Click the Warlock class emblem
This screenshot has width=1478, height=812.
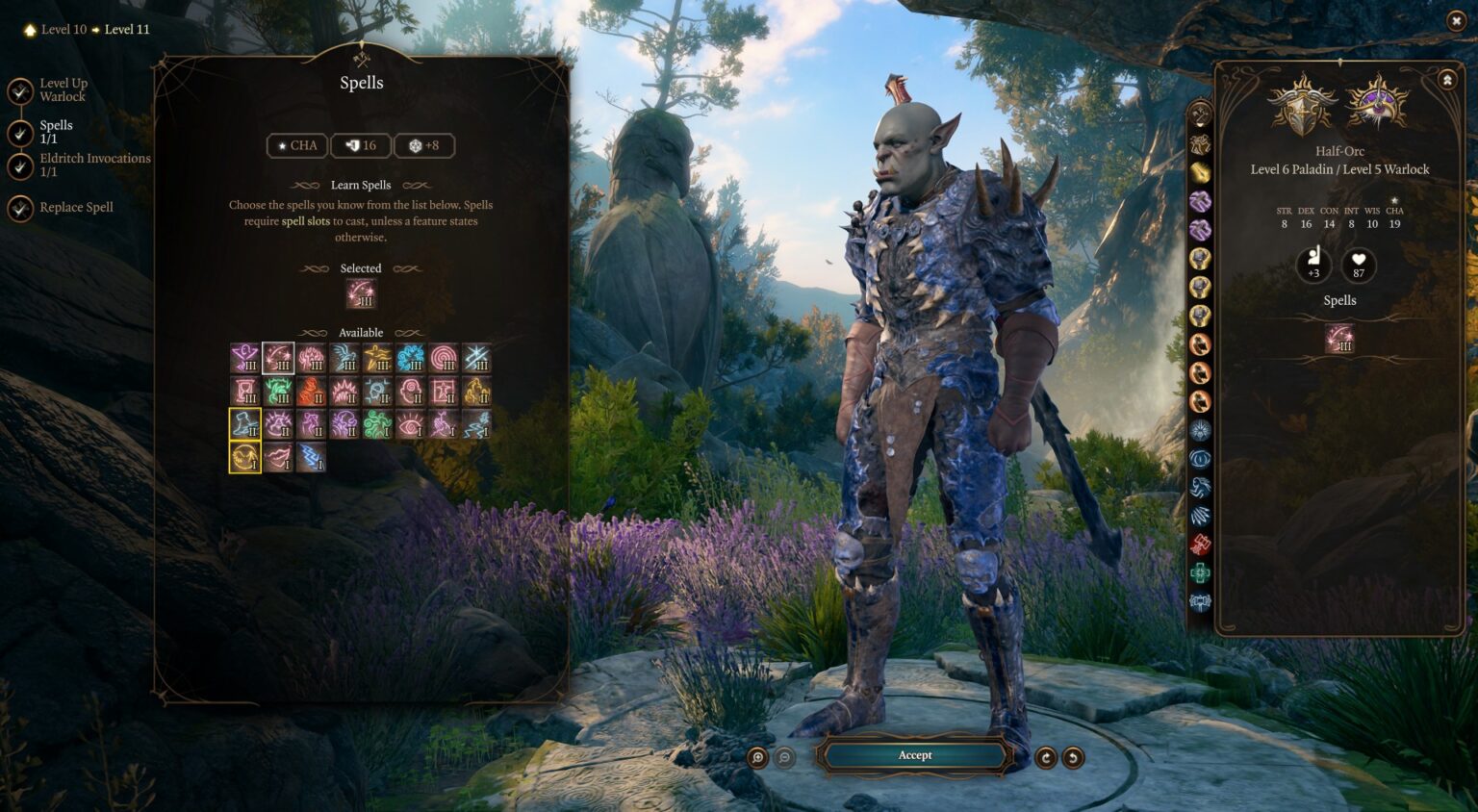(x=1377, y=102)
